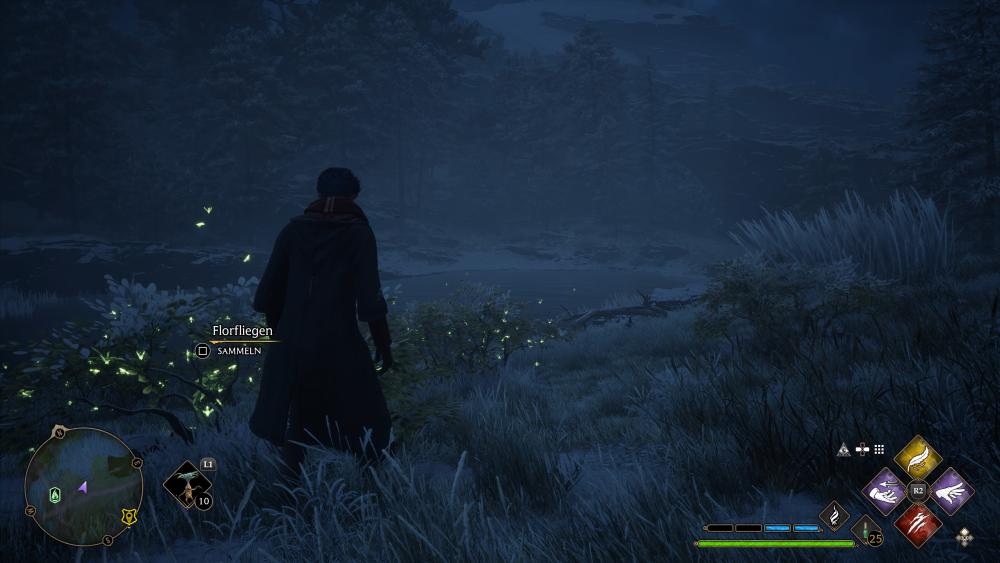
Task: Open the circular minimap
Action: (84, 487)
